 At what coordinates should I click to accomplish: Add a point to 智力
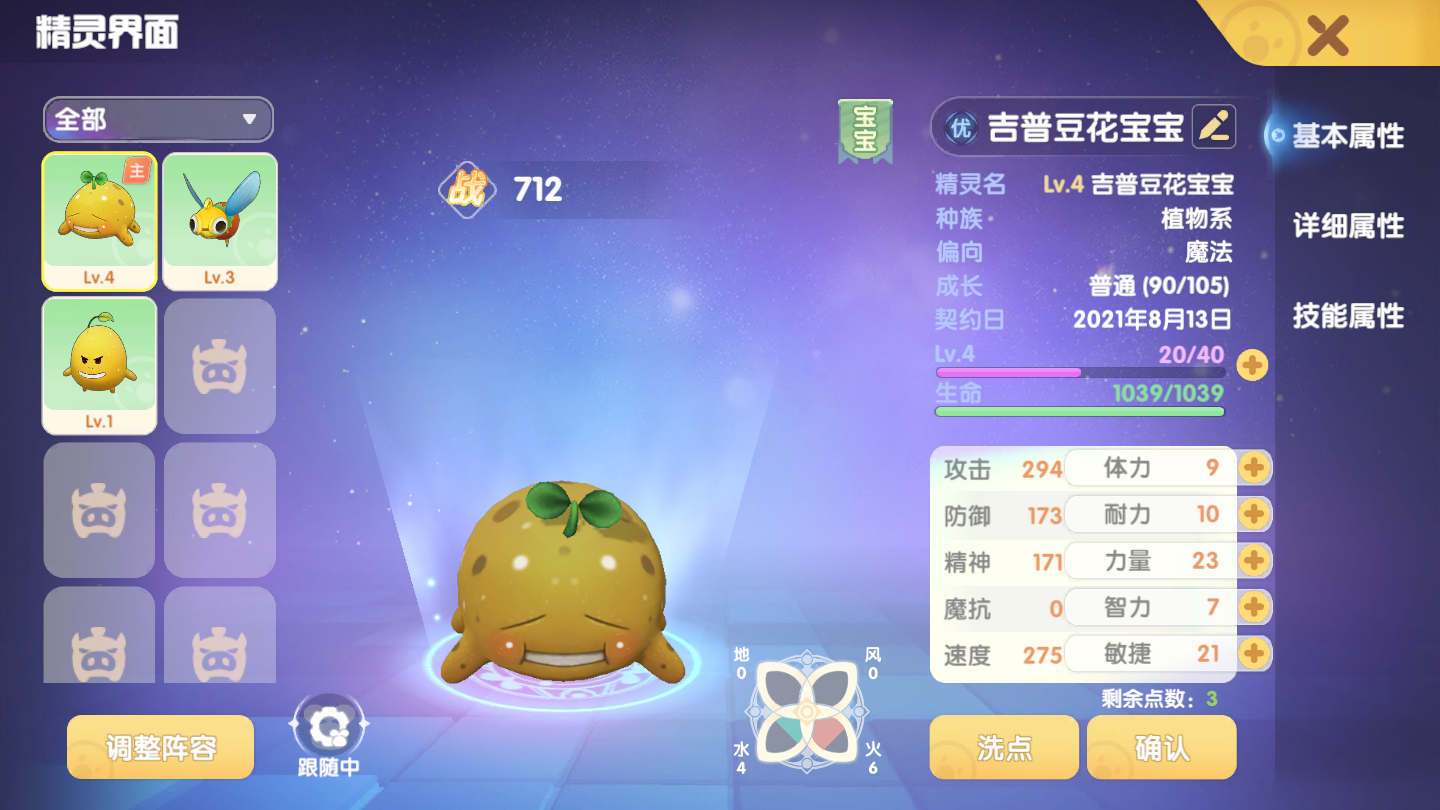(1253, 607)
